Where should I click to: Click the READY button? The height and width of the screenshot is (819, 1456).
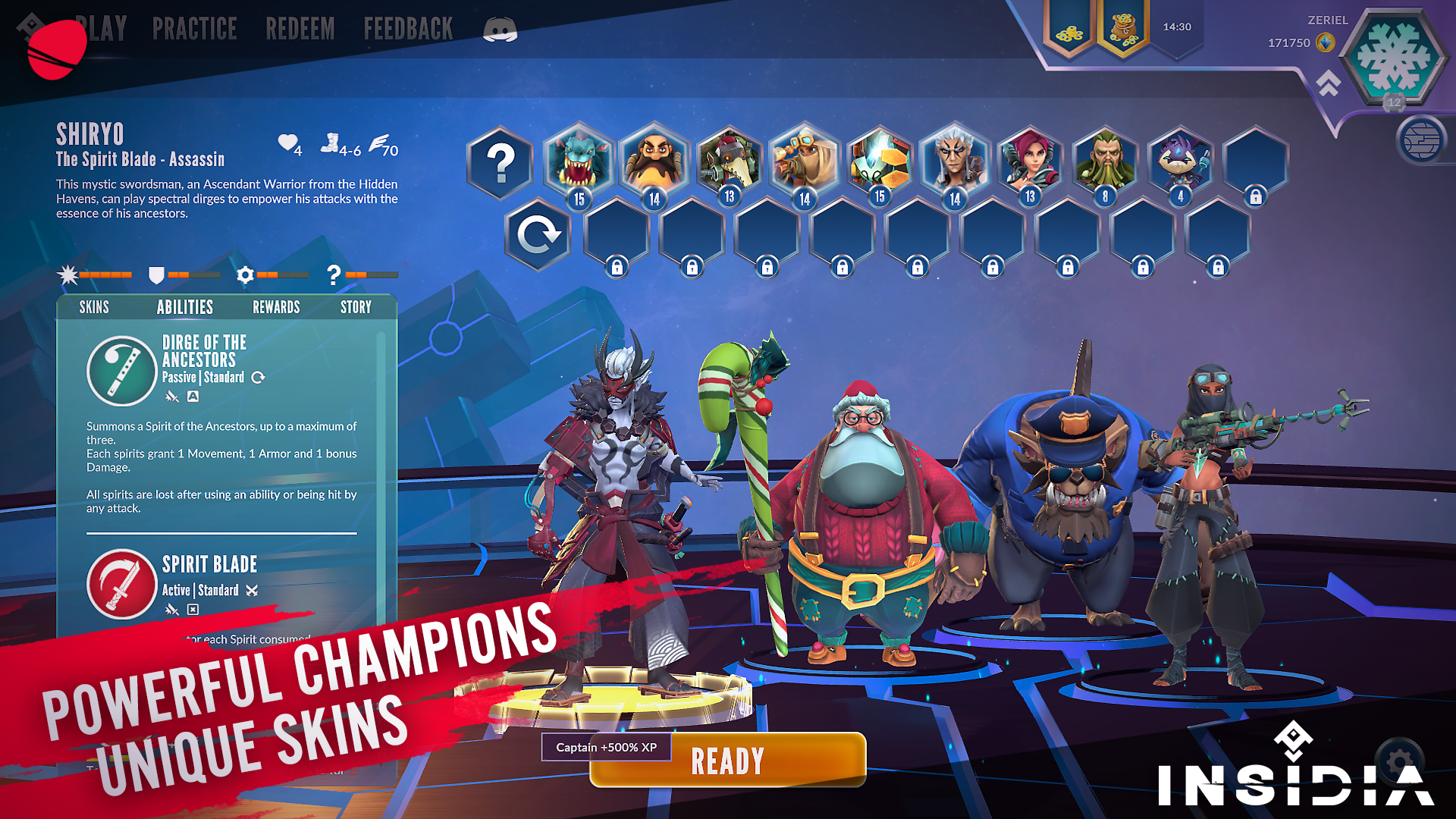coord(728,761)
